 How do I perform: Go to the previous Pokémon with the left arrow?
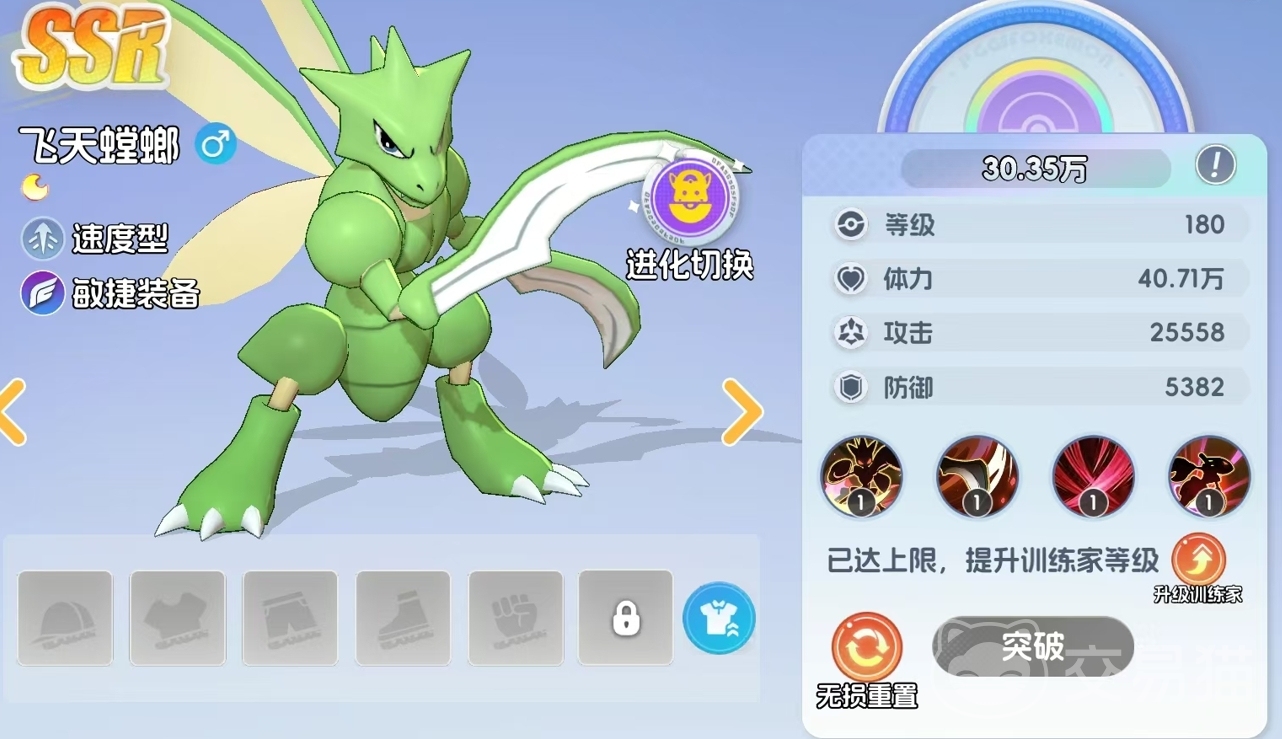click(12, 411)
